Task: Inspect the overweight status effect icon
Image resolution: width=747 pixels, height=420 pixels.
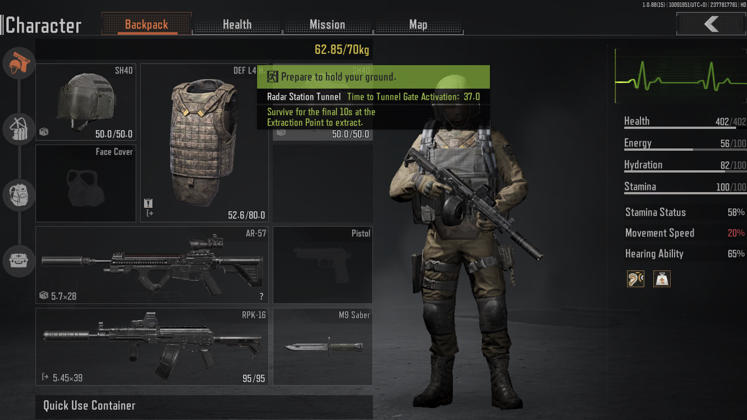Action: click(662, 279)
